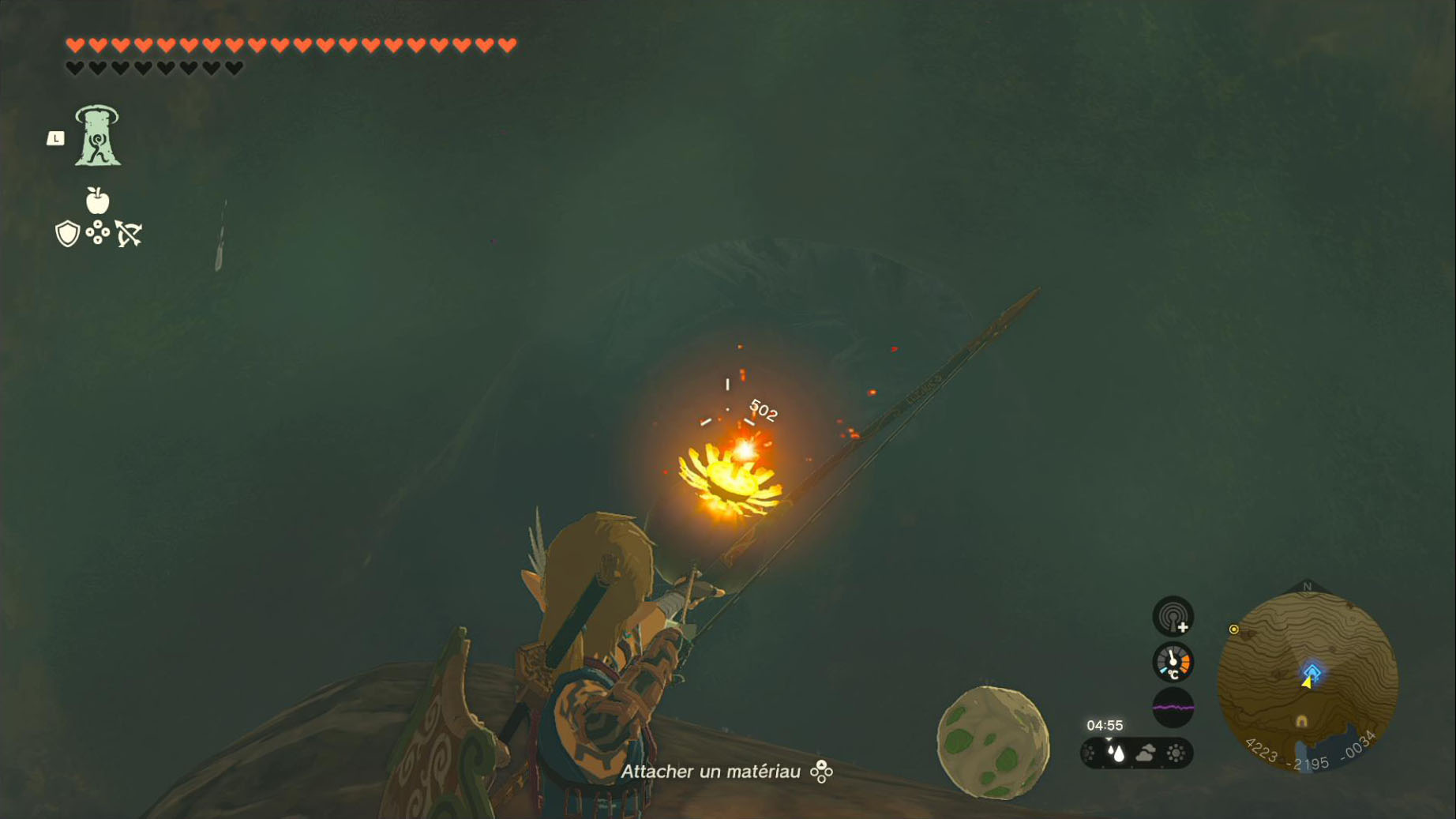This screenshot has height=819, width=1456.
Task: Open the shield quick-select icon
Action: point(67,234)
